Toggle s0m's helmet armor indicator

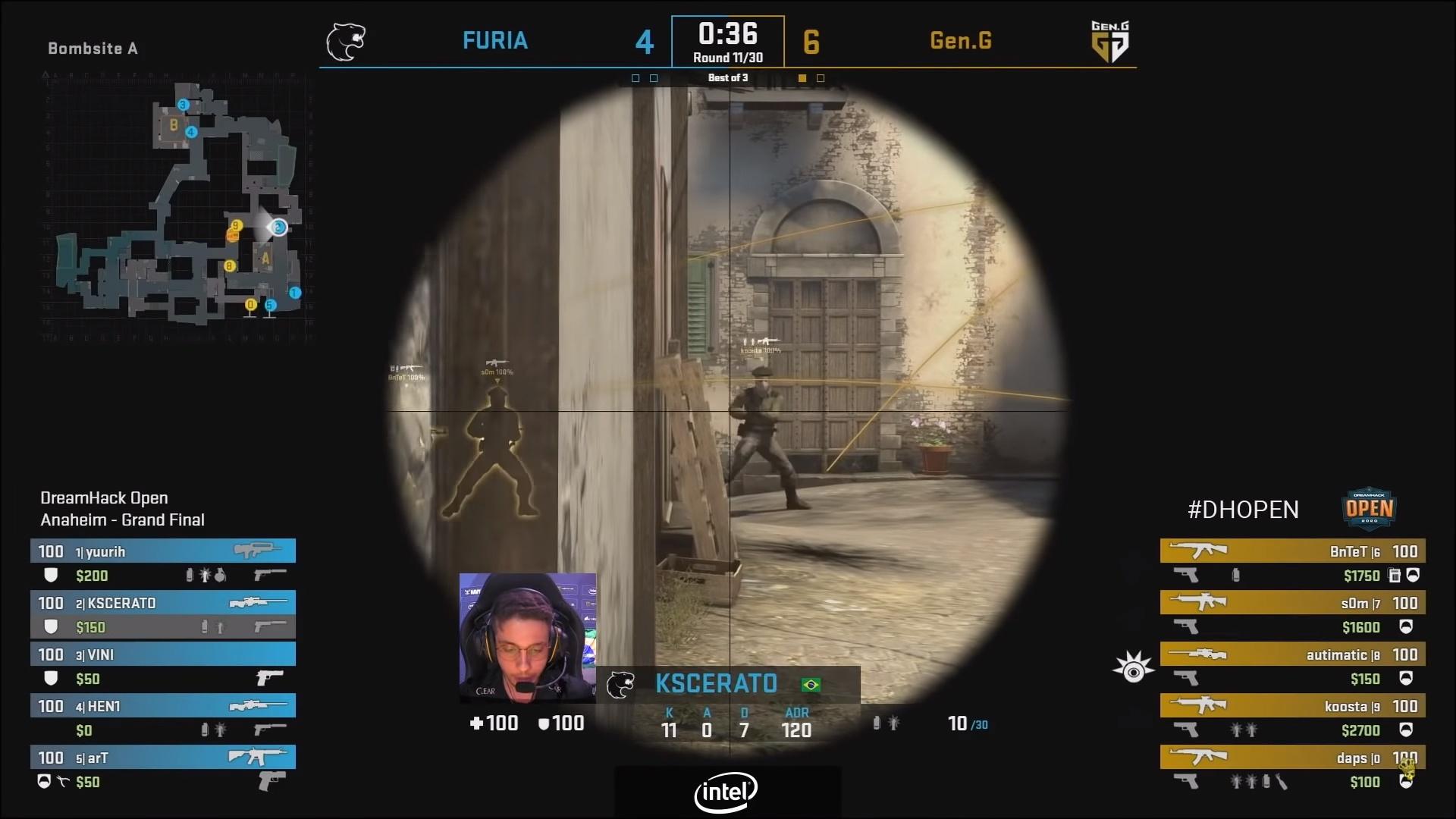(x=1408, y=626)
